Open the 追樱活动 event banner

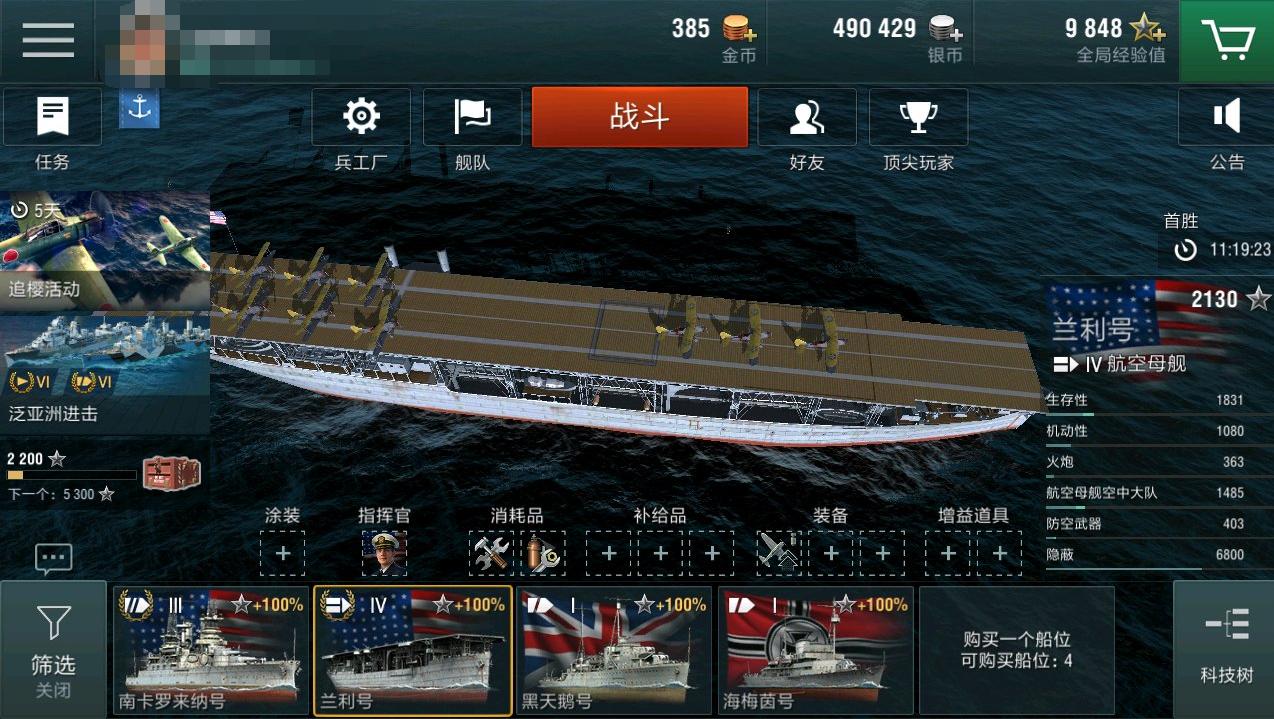click(105, 250)
